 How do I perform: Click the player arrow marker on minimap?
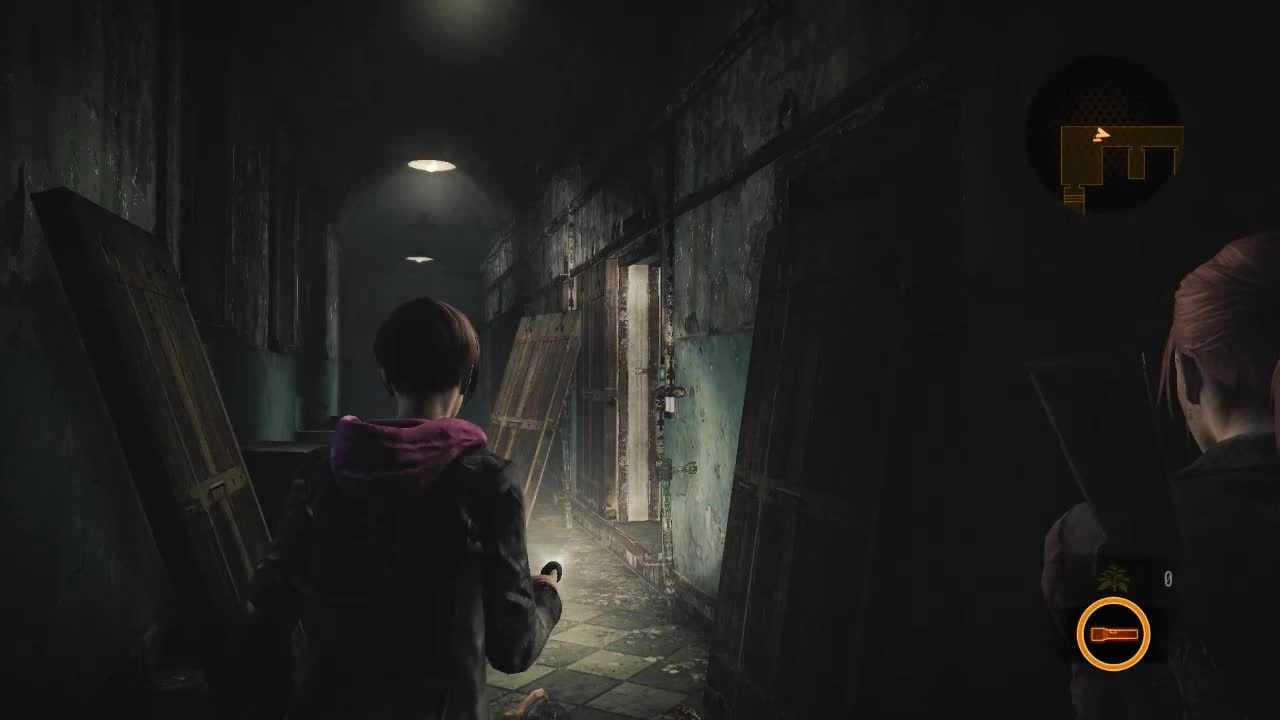[1101, 133]
